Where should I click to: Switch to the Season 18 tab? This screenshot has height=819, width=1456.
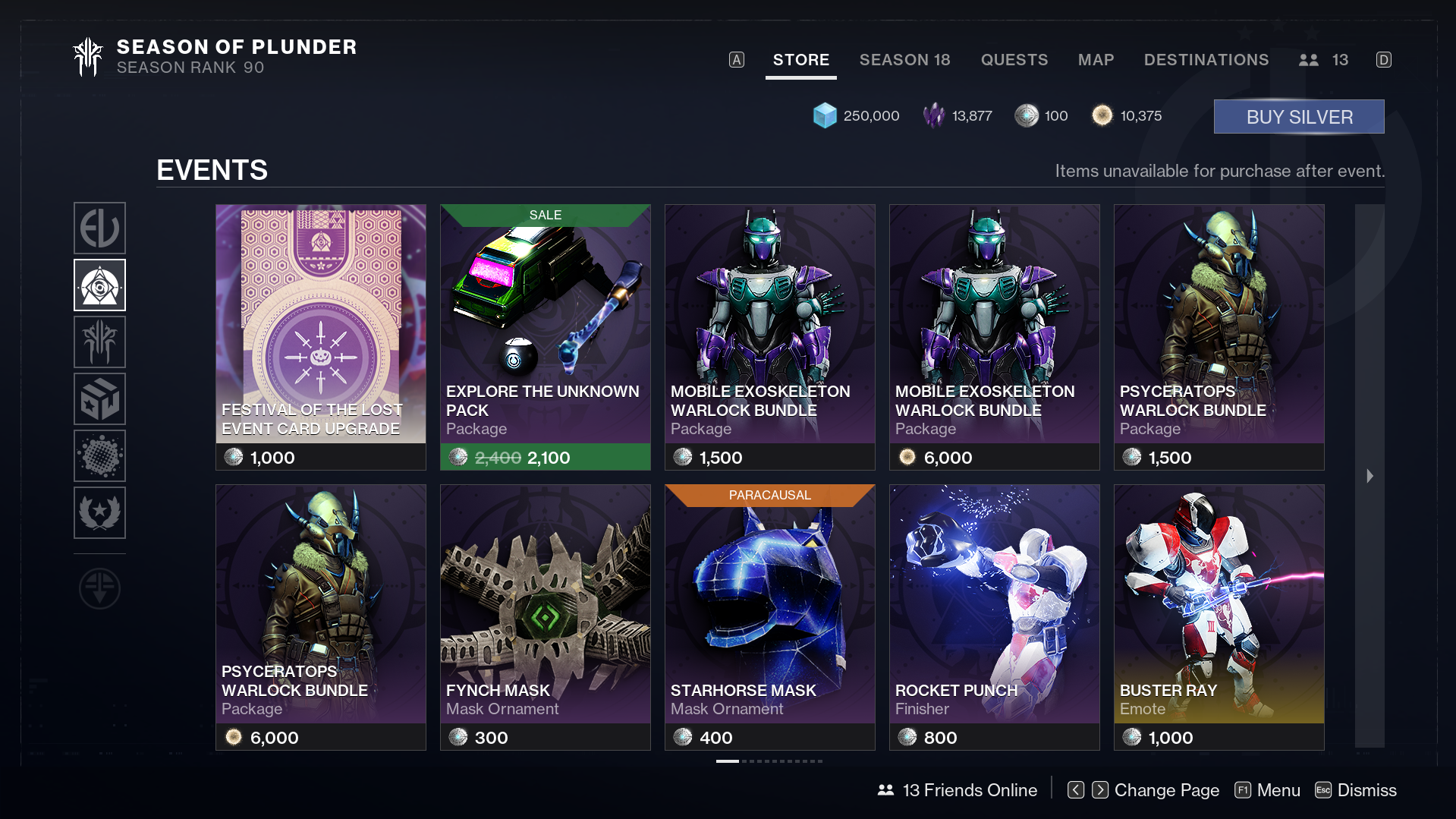[904, 60]
